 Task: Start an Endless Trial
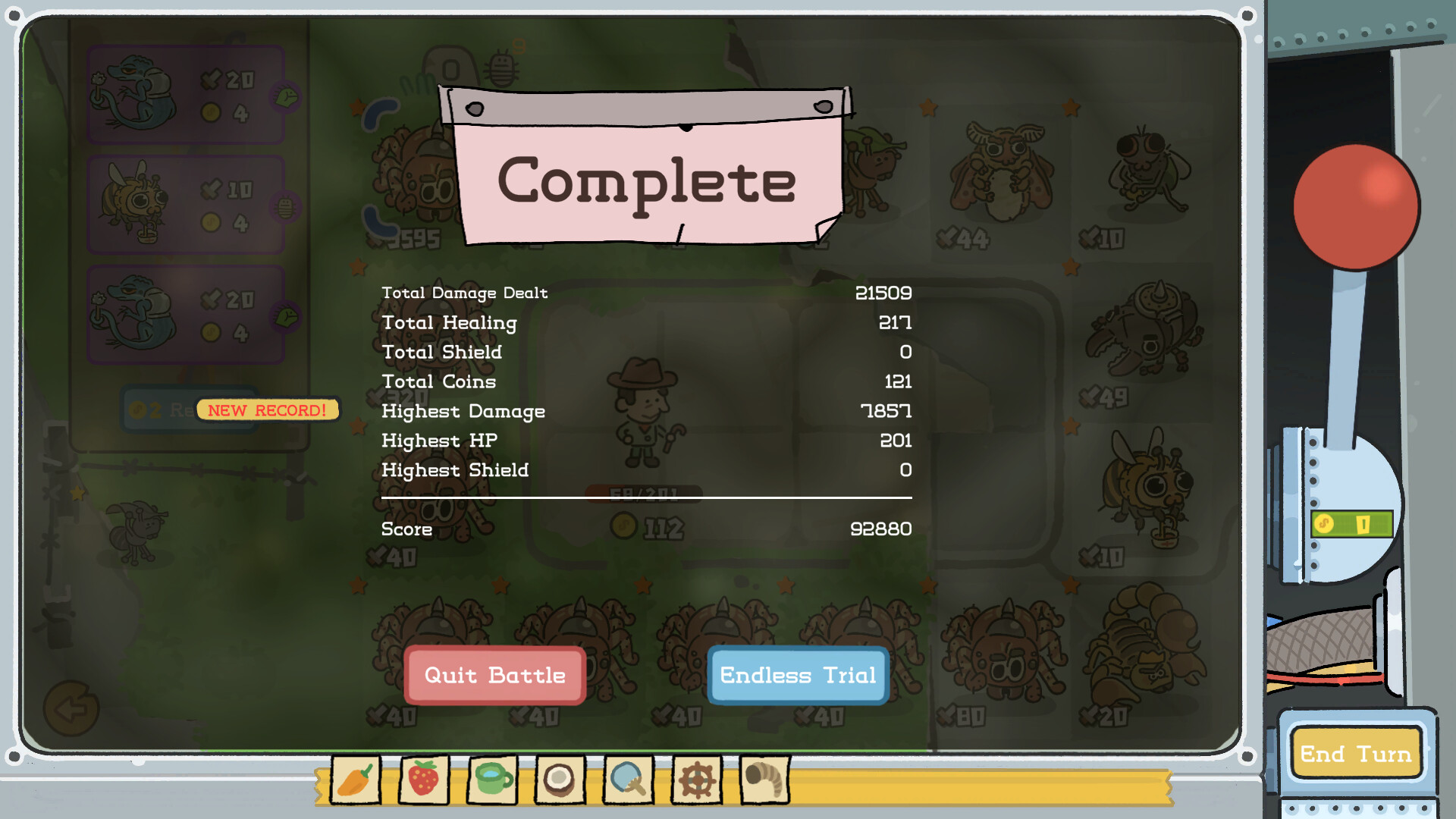point(797,675)
